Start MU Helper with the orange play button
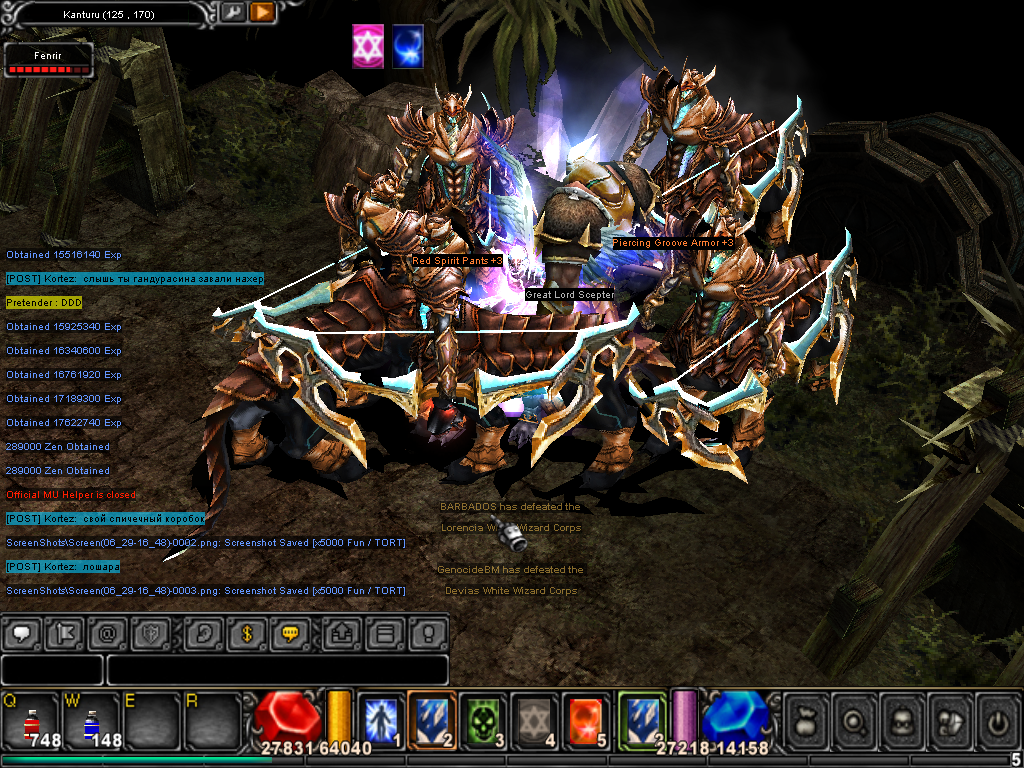This screenshot has height=768, width=1024. point(262,13)
